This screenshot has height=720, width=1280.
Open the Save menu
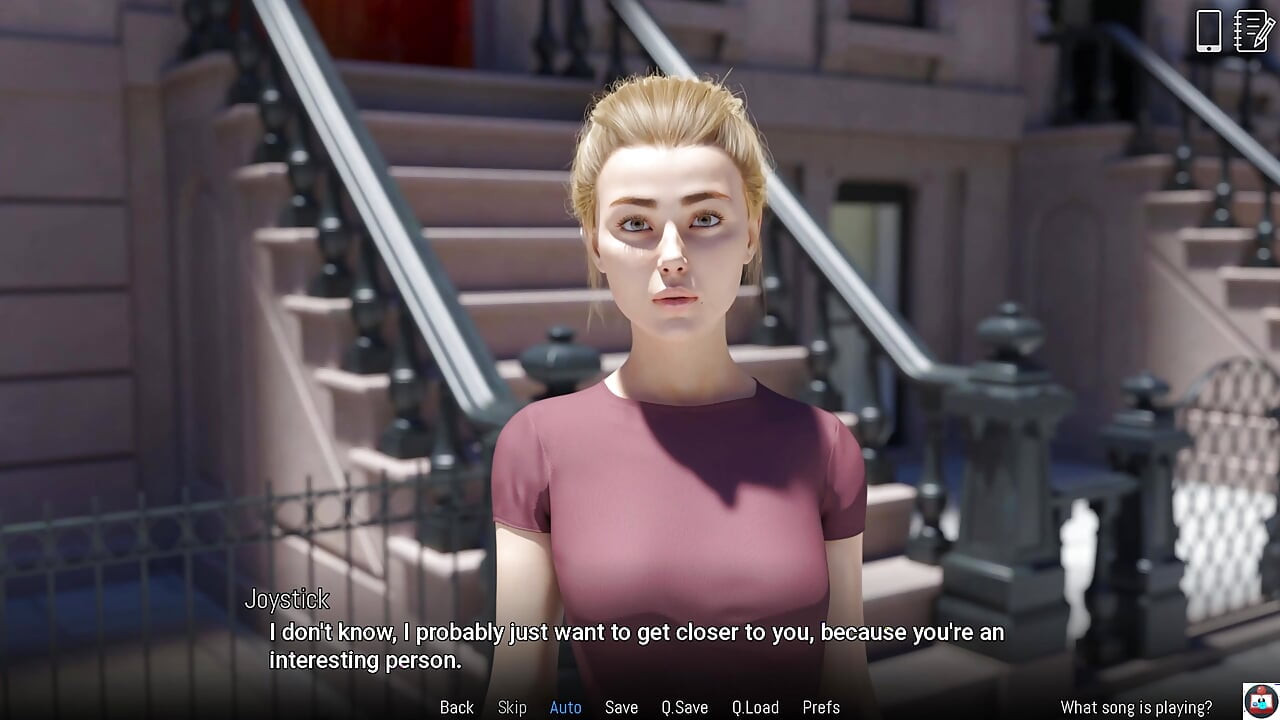(621, 707)
